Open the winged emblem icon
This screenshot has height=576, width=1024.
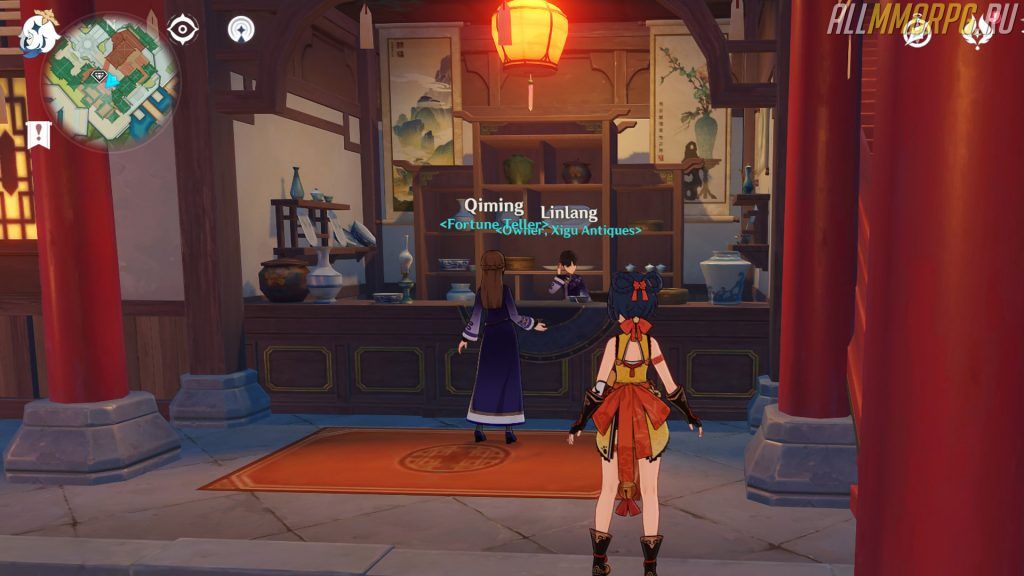pos(975,31)
